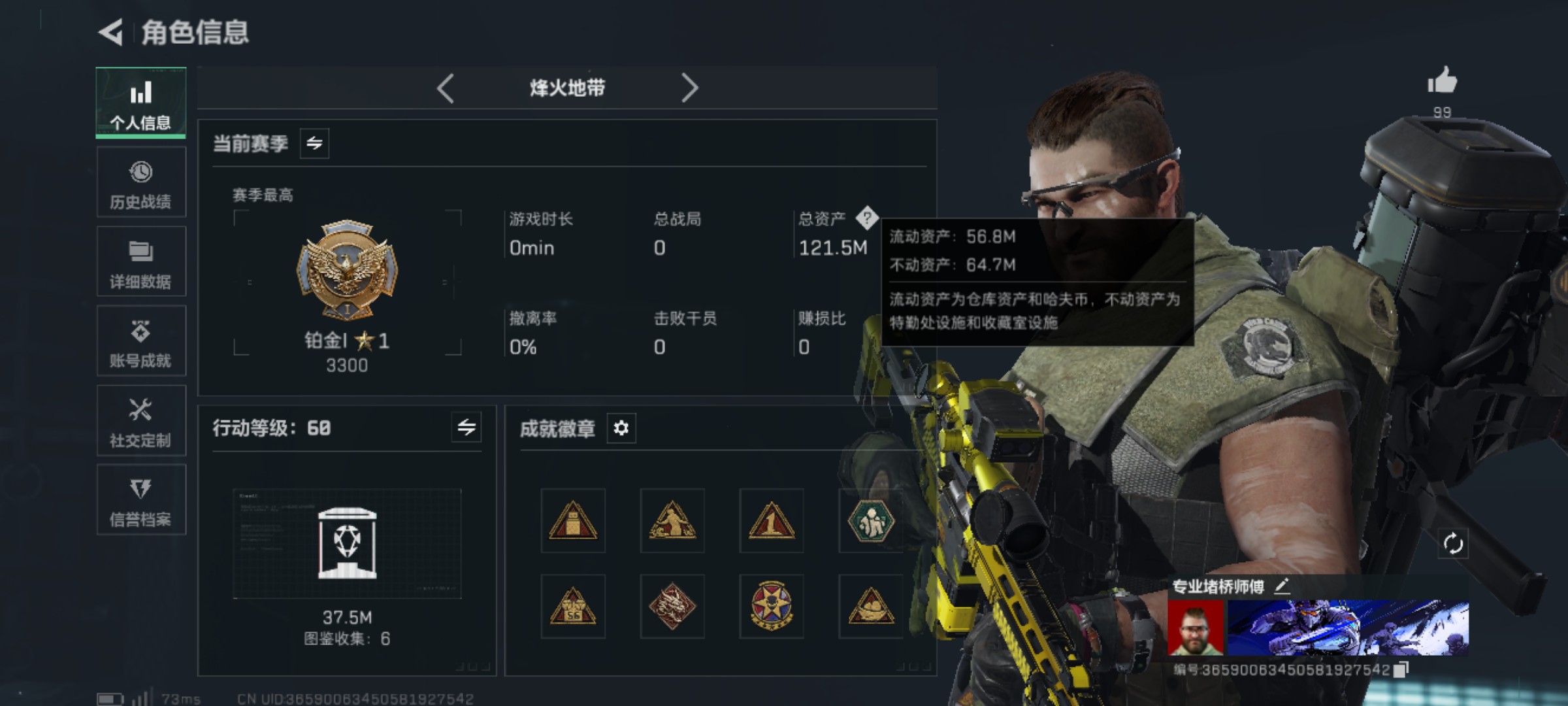Switch to the 历史战绩 tab
This screenshot has width=1568, height=706.
(x=141, y=182)
